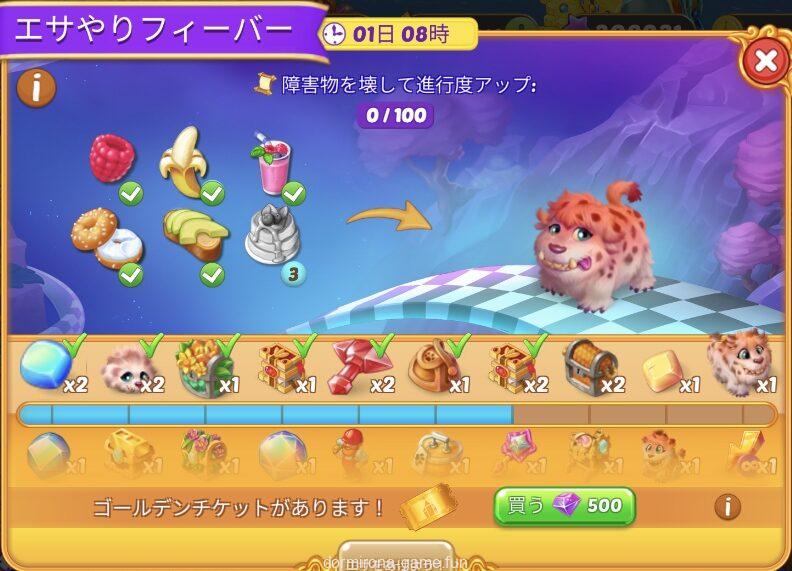
Task: Inspect the brown leather bag x1 reward
Action: click(x=435, y=368)
